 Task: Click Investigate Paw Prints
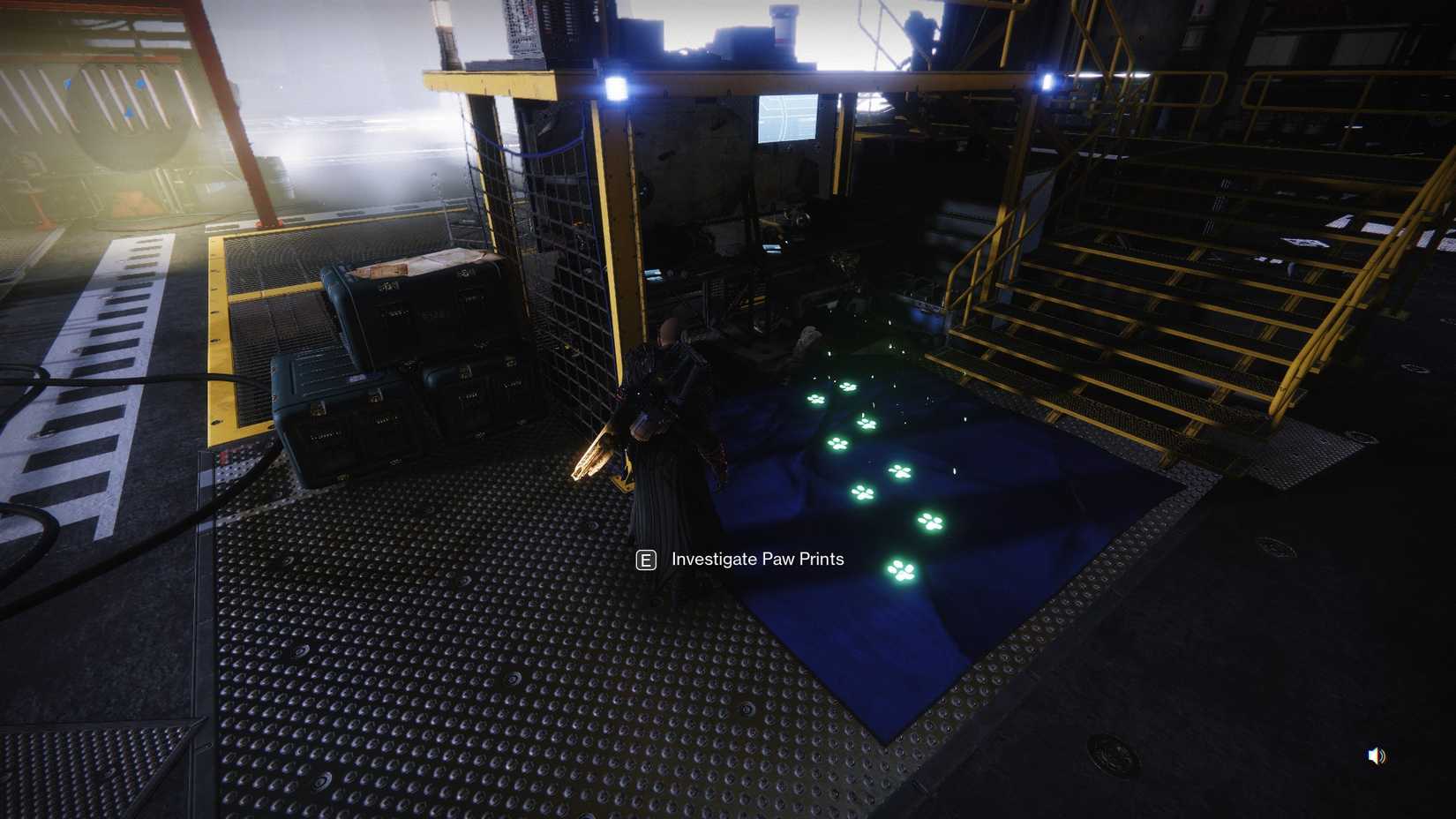point(757,559)
